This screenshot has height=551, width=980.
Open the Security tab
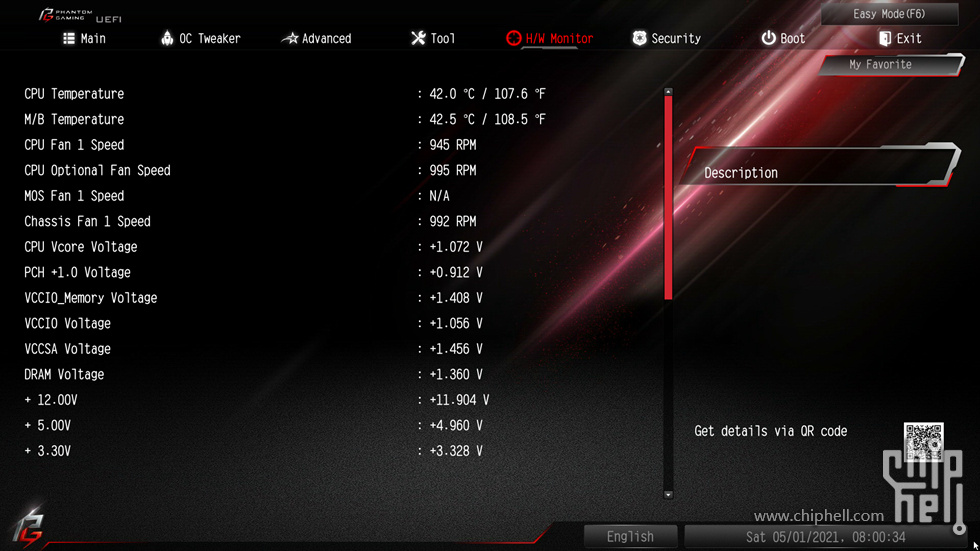pos(666,38)
